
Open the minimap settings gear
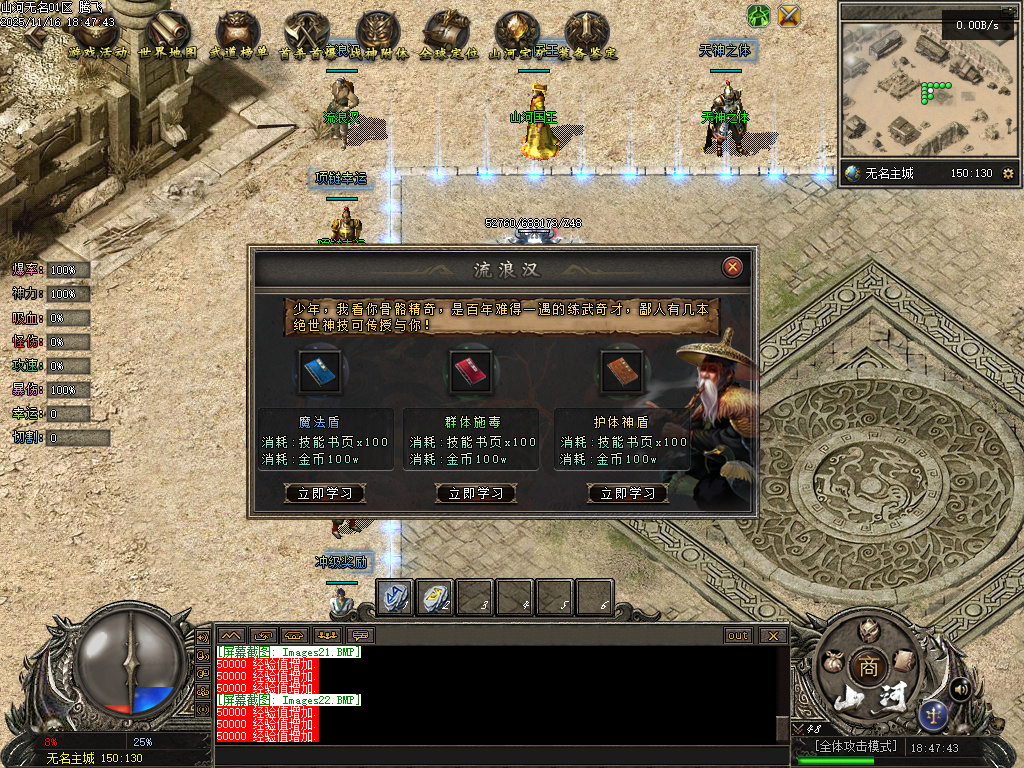[1007, 173]
